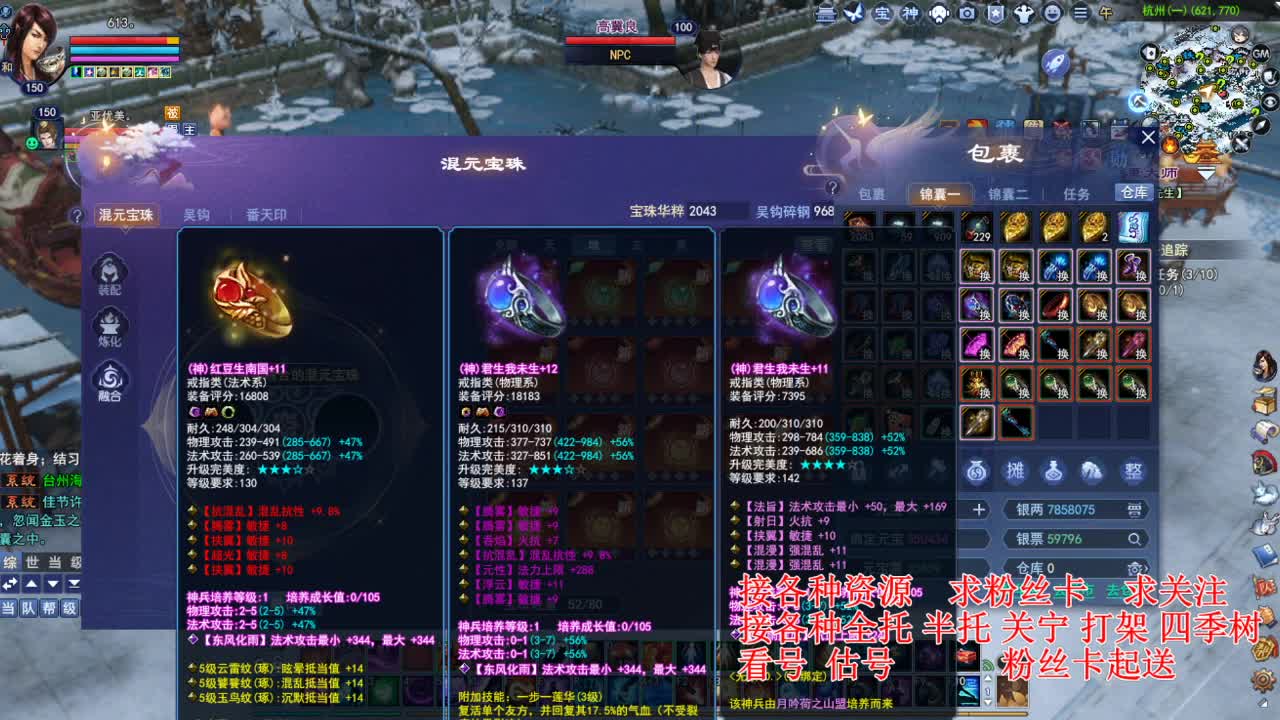Image resolution: width=1280 pixels, height=720 pixels.
Task: Switch to the 吴钩 tab in 混元宝珠 window
Action: click(x=197, y=214)
